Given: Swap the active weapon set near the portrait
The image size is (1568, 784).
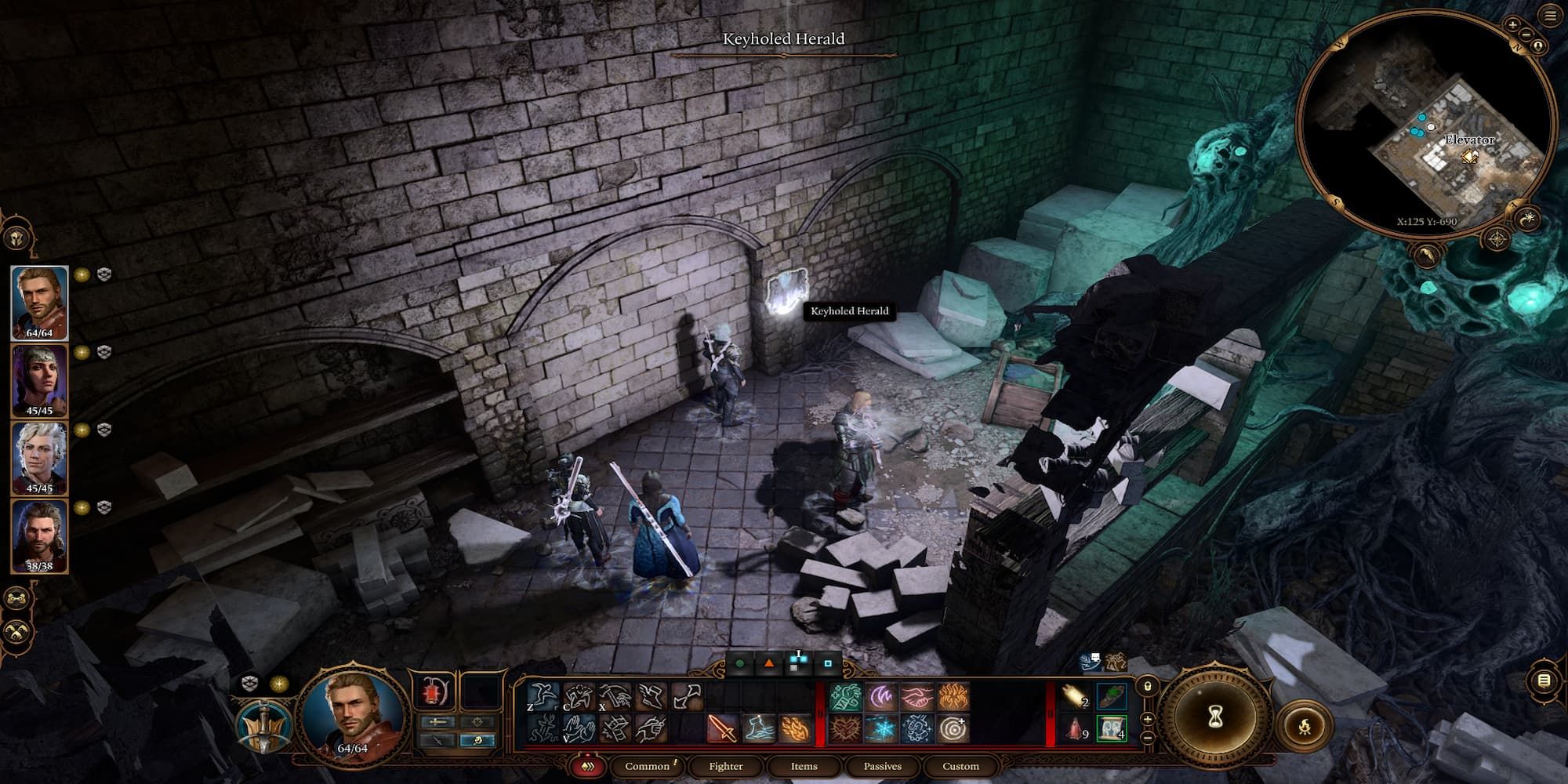Looking at the screenshot, I should tap(437, 722).
